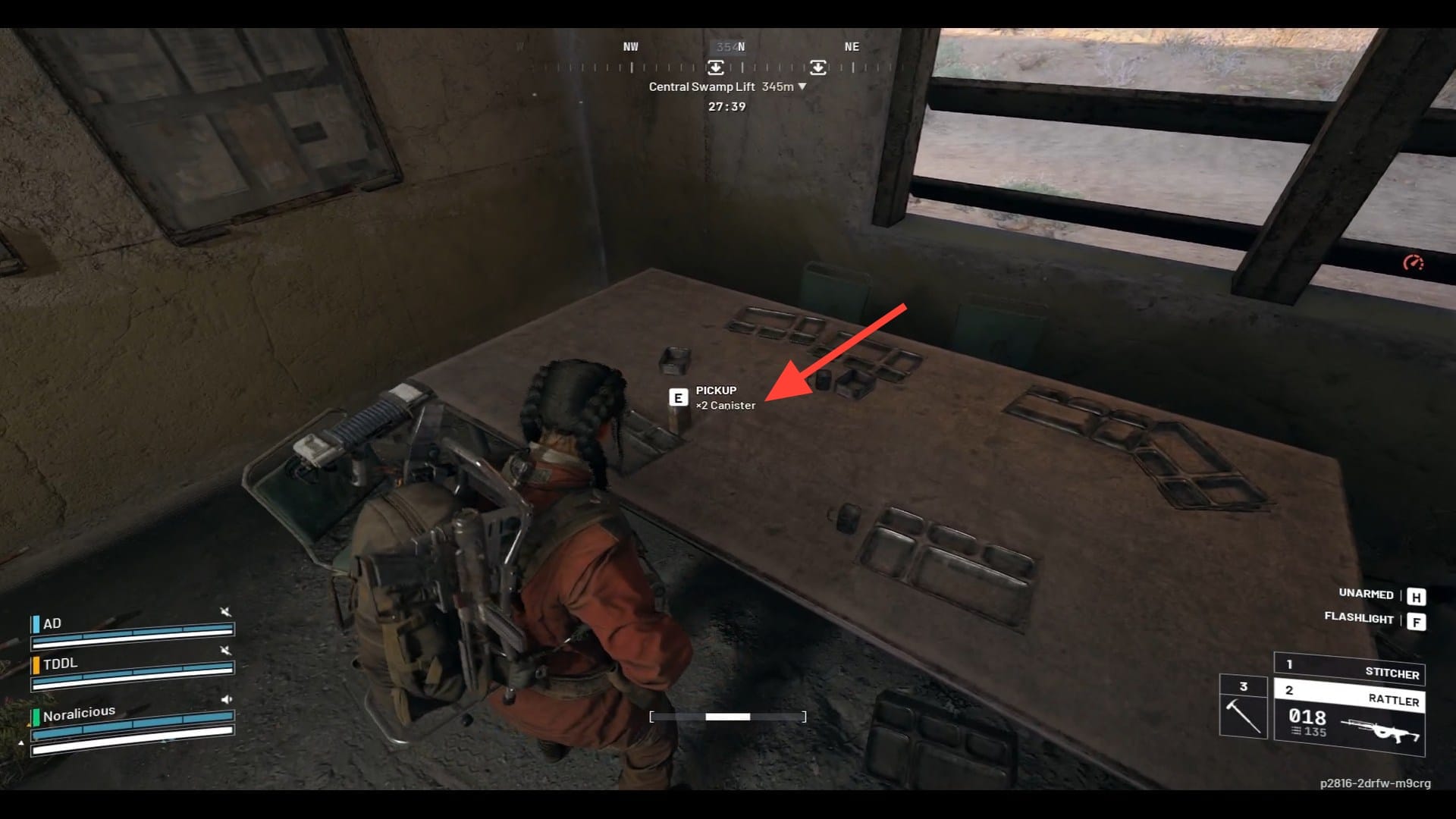This screenshot has width=1456, height=819.
Task: Select the pickaxe in equipment slot 3
Action: coord(1244,715)
